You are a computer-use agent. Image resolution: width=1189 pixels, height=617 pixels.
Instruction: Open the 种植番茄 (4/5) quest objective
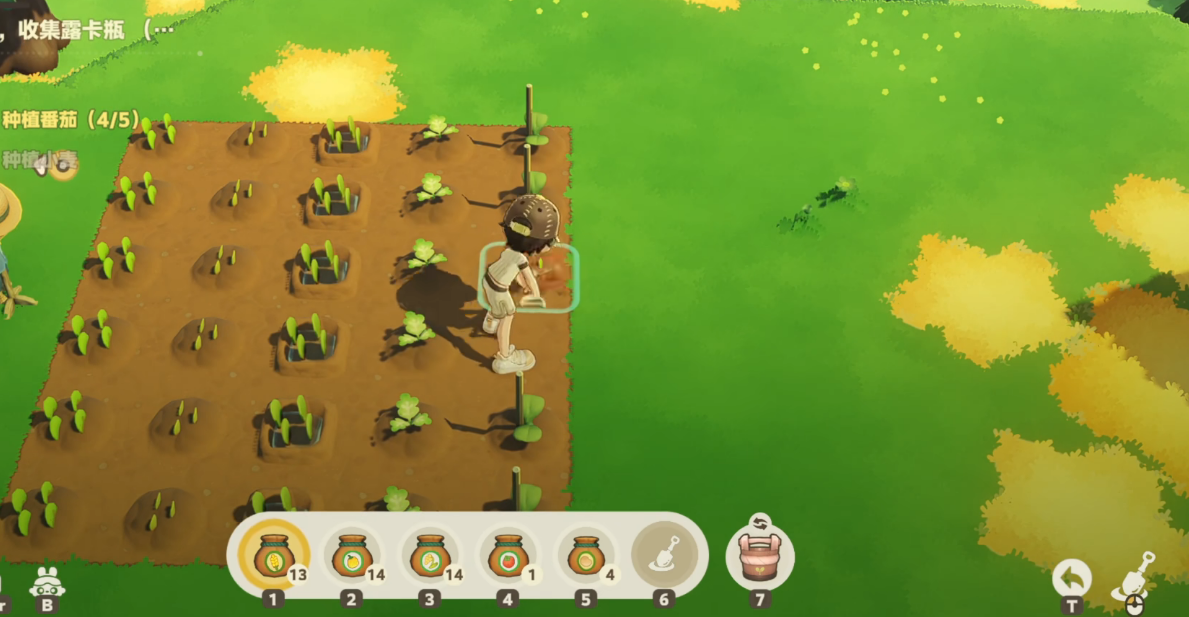[70, 120]
